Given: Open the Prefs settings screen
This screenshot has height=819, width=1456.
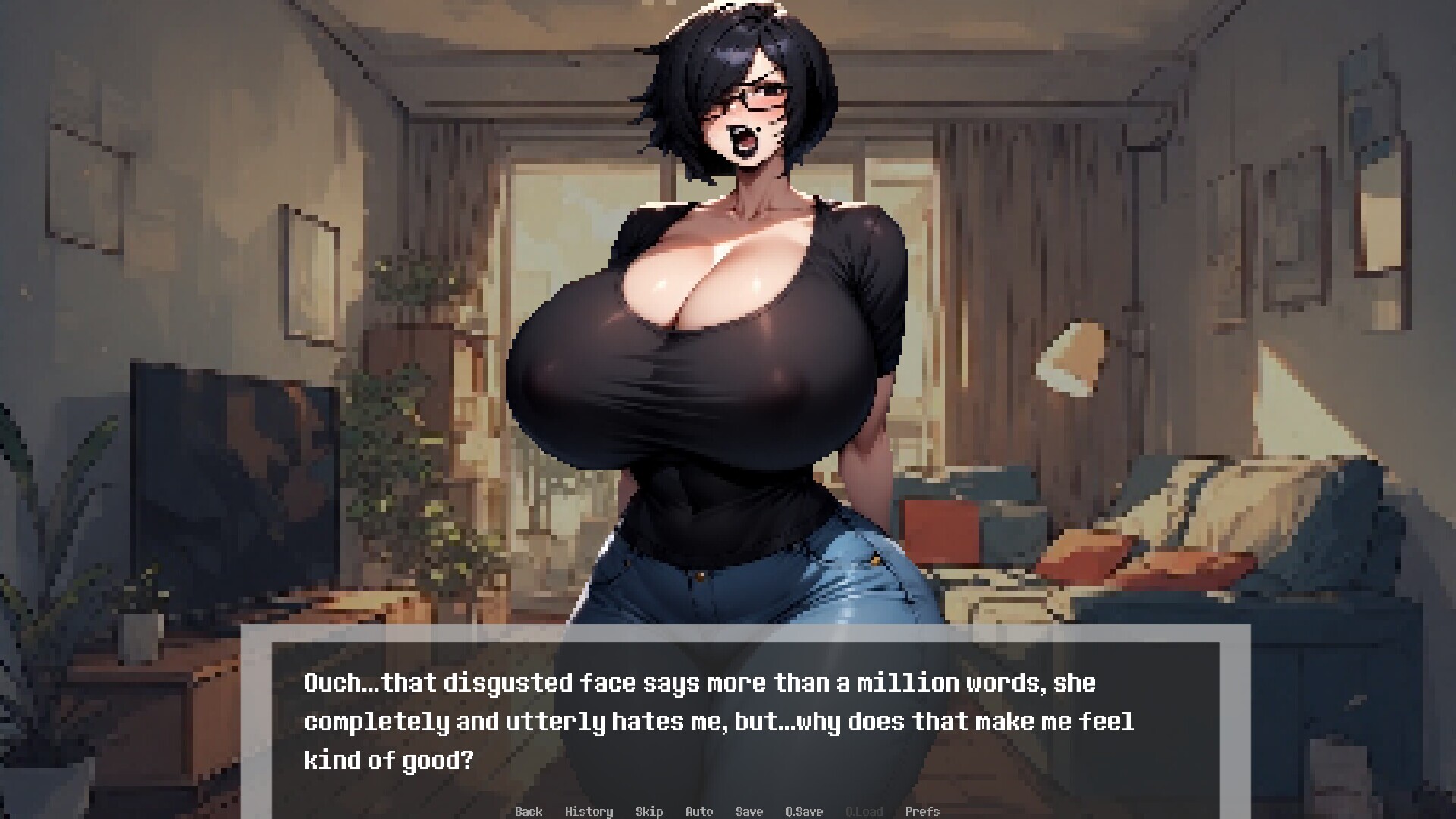Looking at the screenshot, I should tap(922, 811).
